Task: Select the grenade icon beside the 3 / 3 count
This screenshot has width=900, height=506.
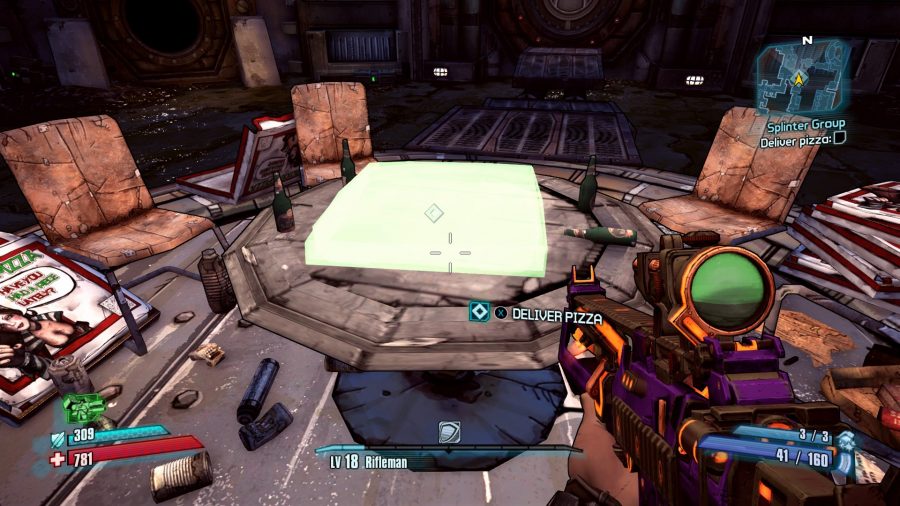Action: [x=846, y=440]
